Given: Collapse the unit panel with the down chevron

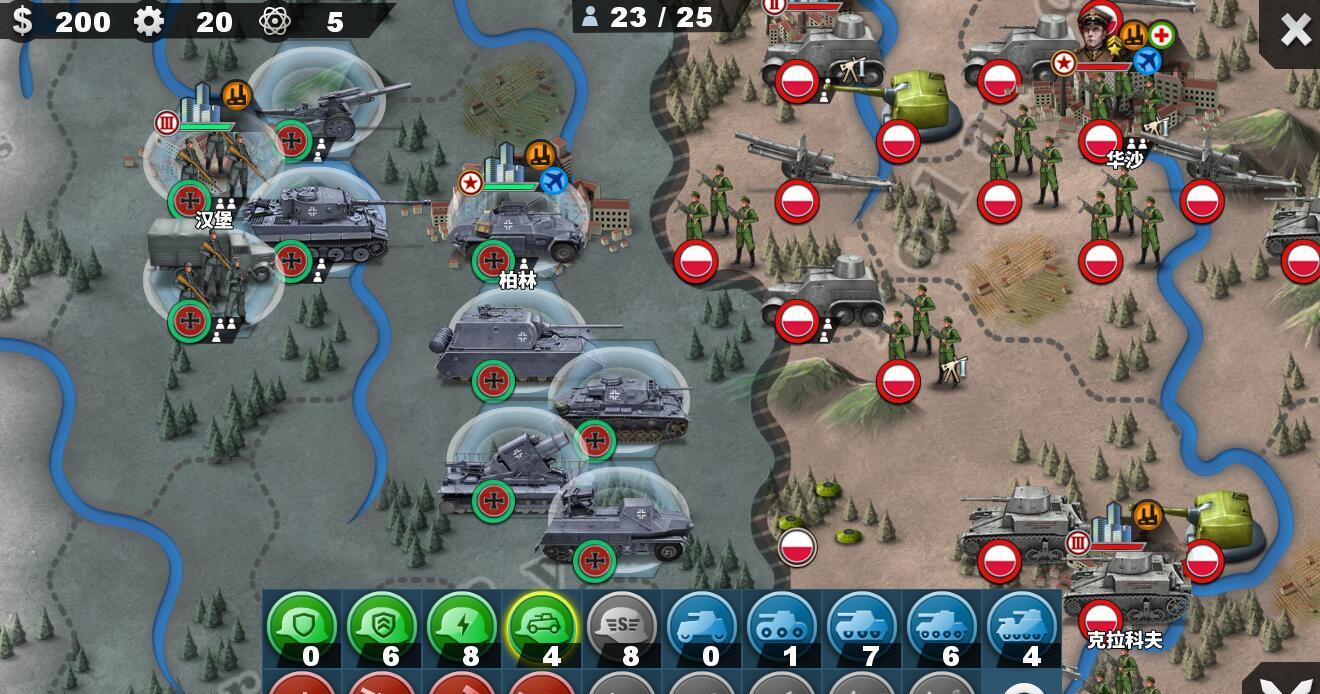Looking at the screenshot, I should (x=1294, y=684).
